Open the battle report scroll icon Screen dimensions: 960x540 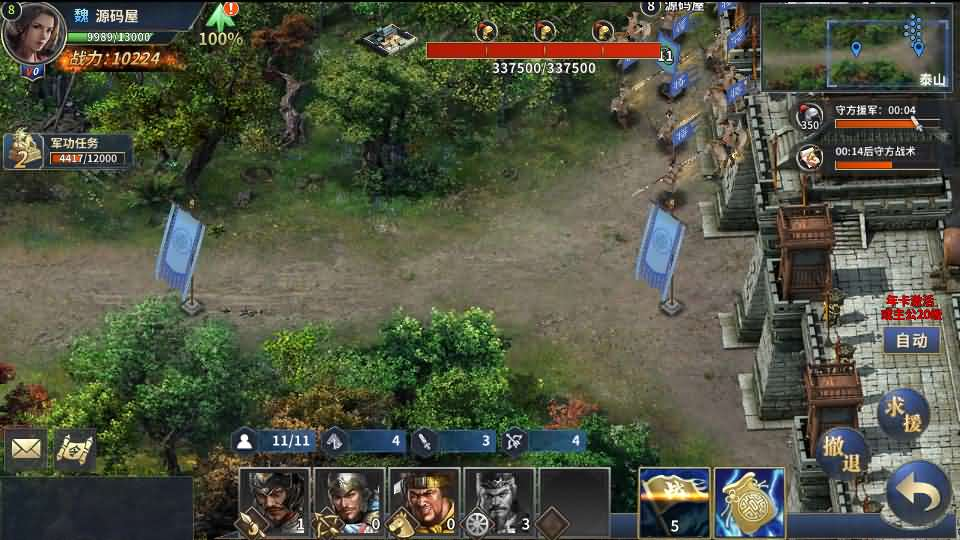point(74,450)
